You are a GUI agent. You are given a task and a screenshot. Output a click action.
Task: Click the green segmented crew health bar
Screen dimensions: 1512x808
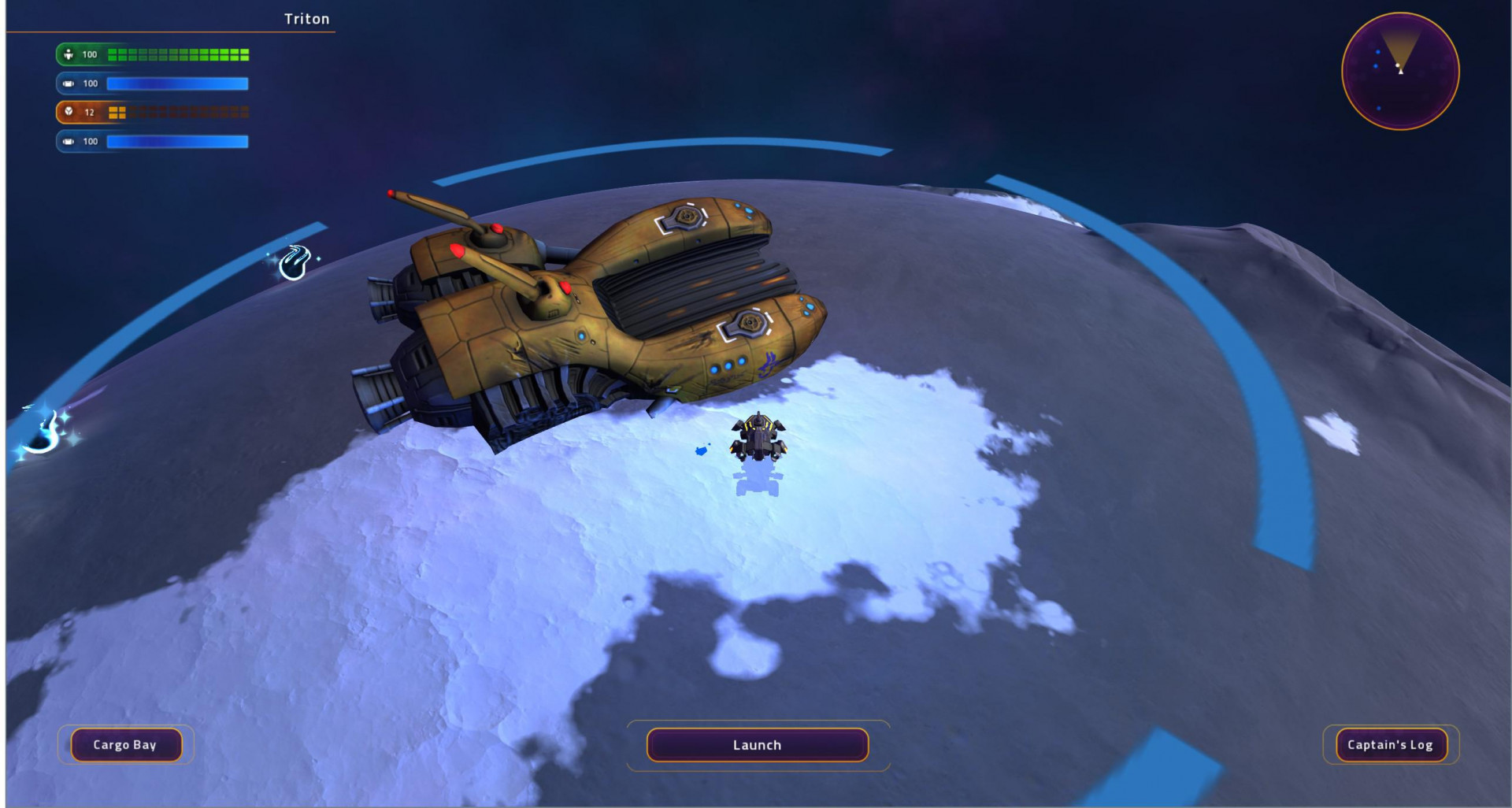[180, 55]
